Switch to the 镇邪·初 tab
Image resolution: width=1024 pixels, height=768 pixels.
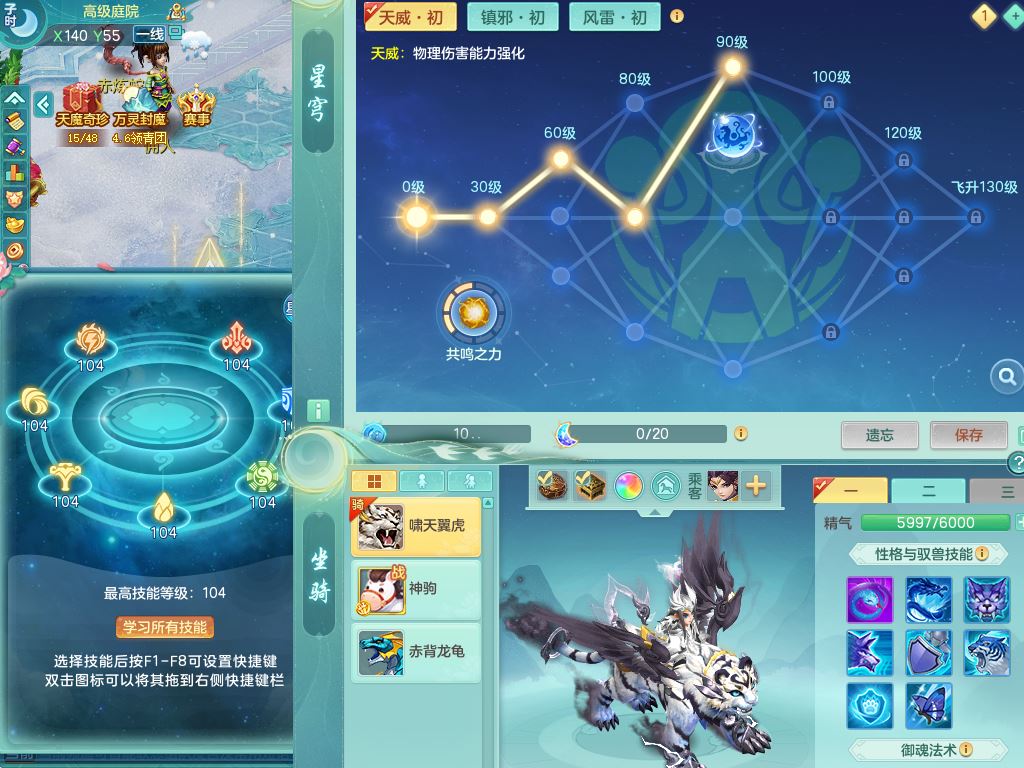(513, 17)
